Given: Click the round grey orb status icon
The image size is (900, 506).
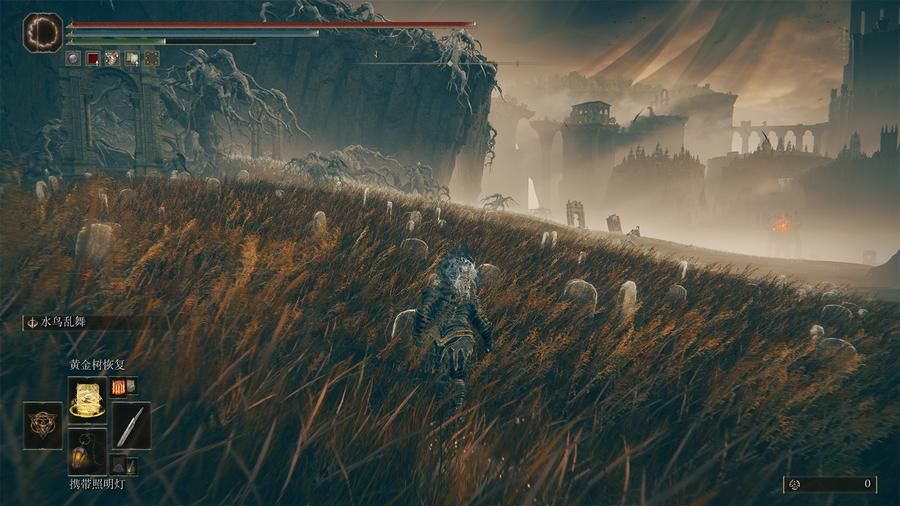Looking at the screenshot, I should 74,59.
